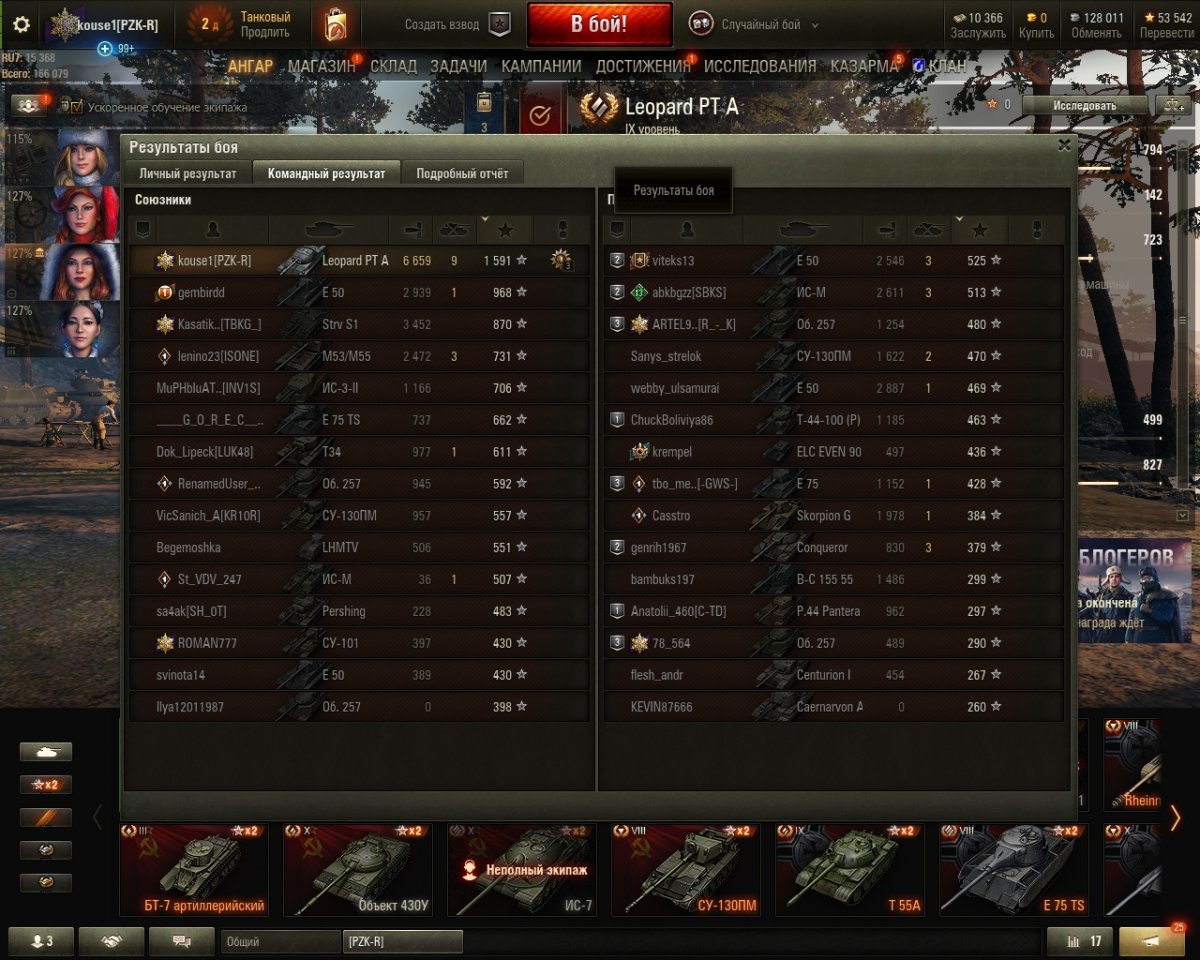Choose the Т 55А tank card
The image size is (1200, 960).
(x=849, y=869)
